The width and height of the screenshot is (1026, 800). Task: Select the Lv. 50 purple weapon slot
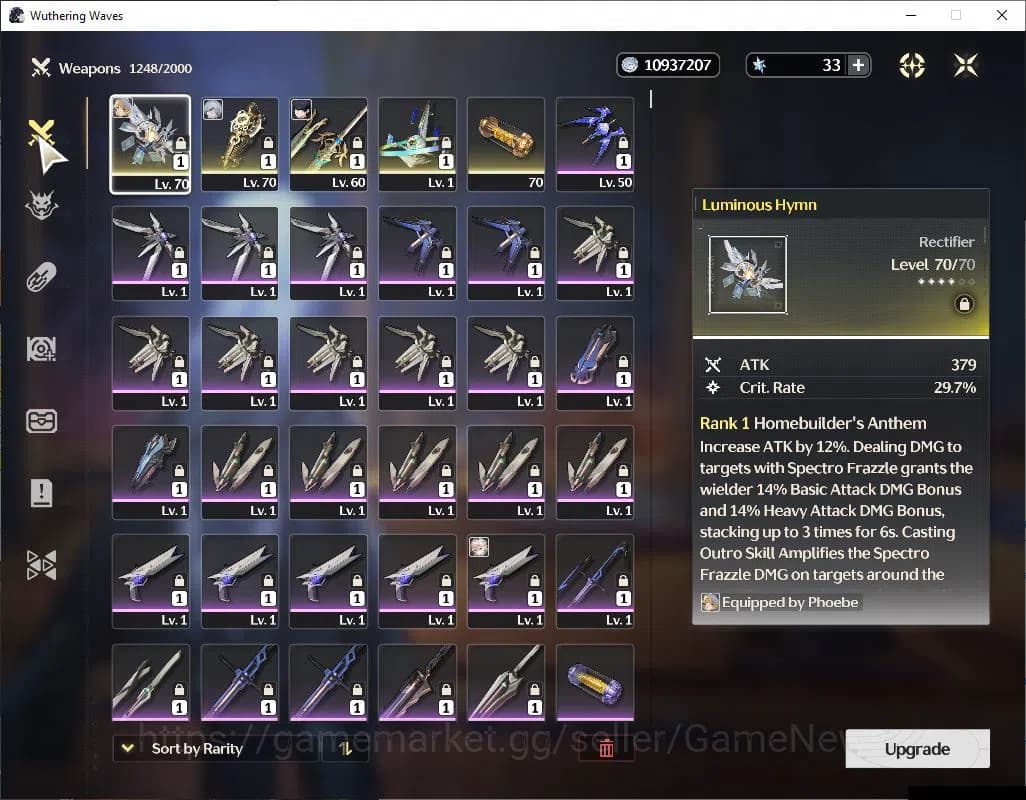pyautogui.click(x=595, y=143)
